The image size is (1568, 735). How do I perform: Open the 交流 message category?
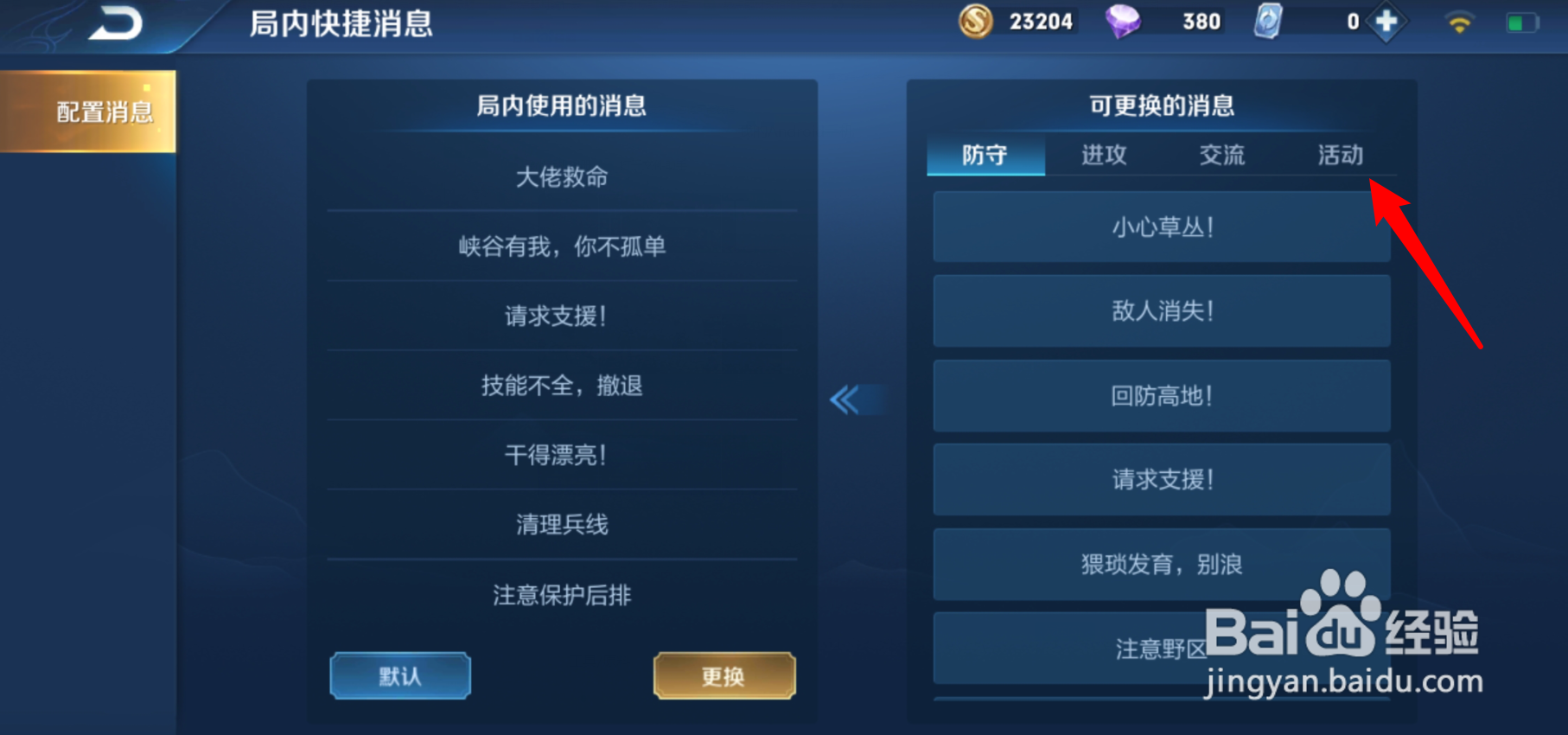coord(1222,156)
